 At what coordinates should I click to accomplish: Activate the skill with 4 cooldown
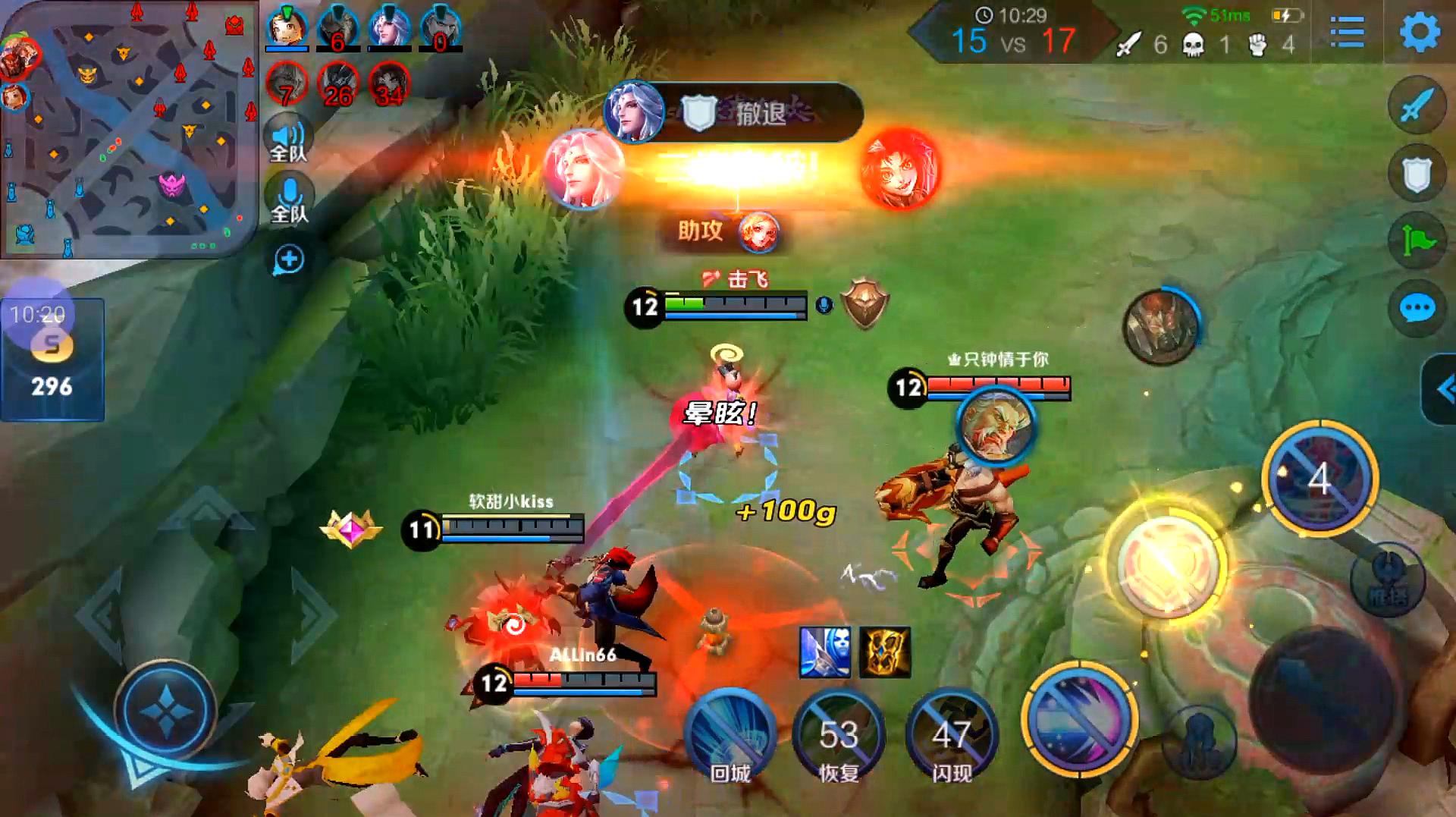[1319, 479]
